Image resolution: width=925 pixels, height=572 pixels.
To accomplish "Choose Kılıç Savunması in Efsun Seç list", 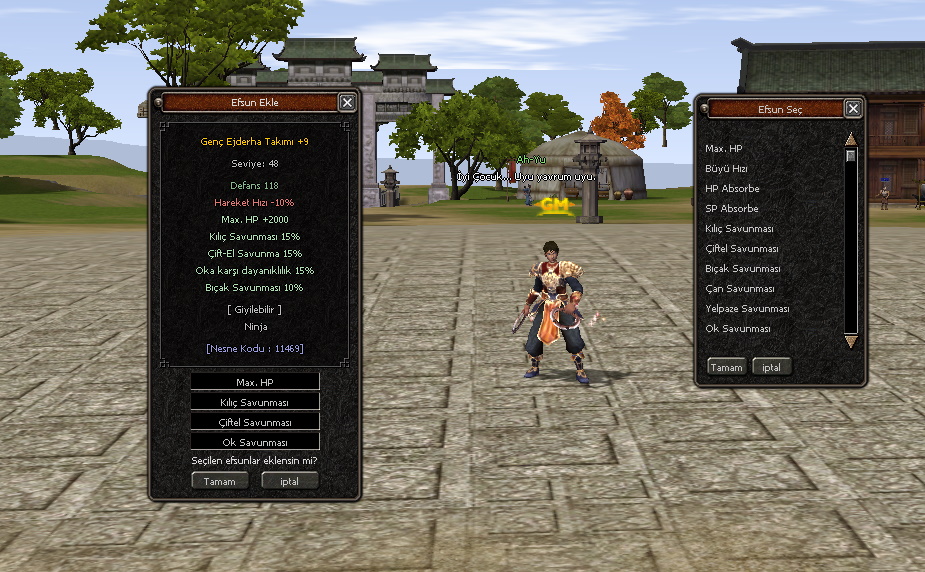I will coord(740,229).
